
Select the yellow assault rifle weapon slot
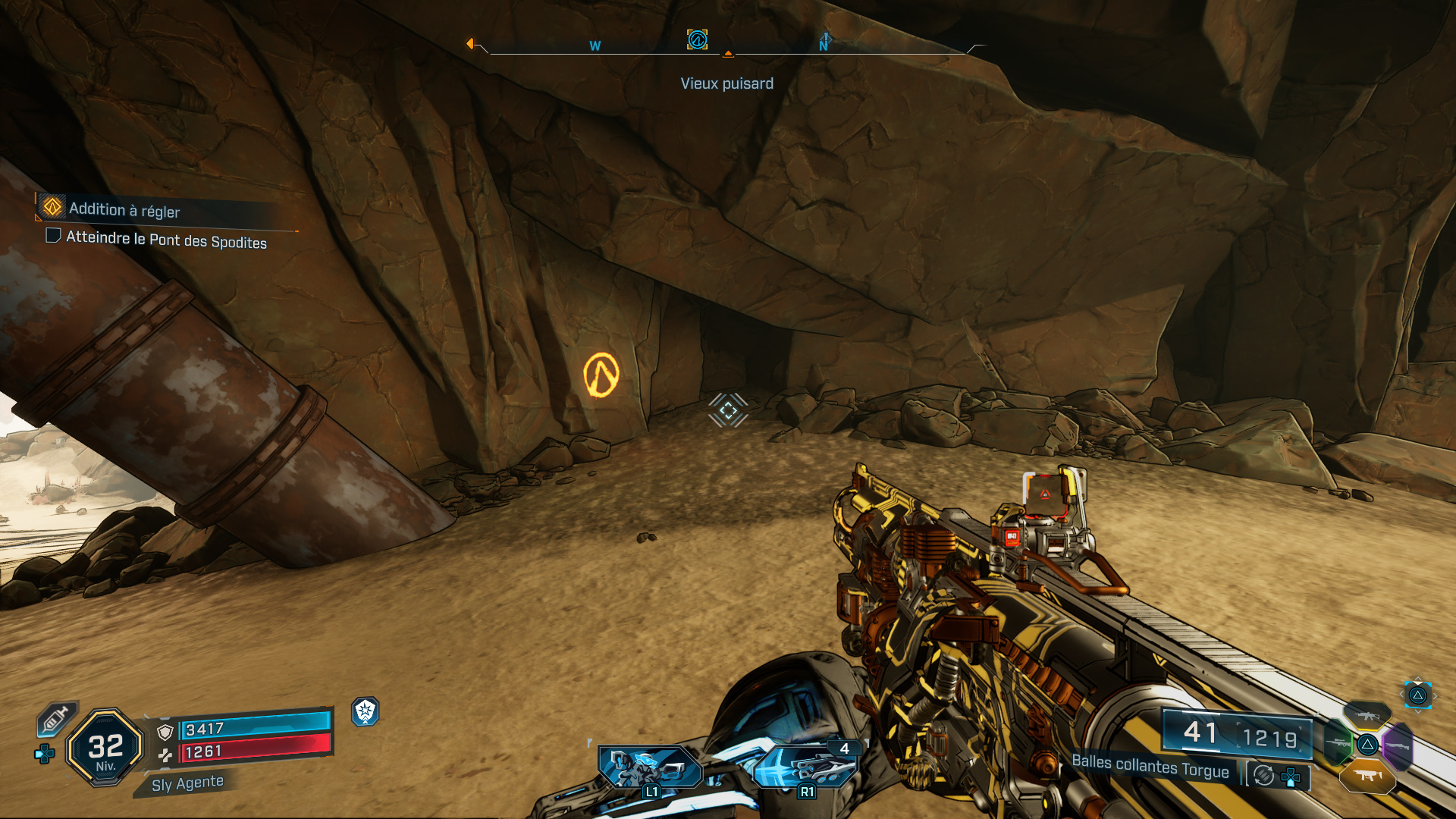click(1367, 715)
